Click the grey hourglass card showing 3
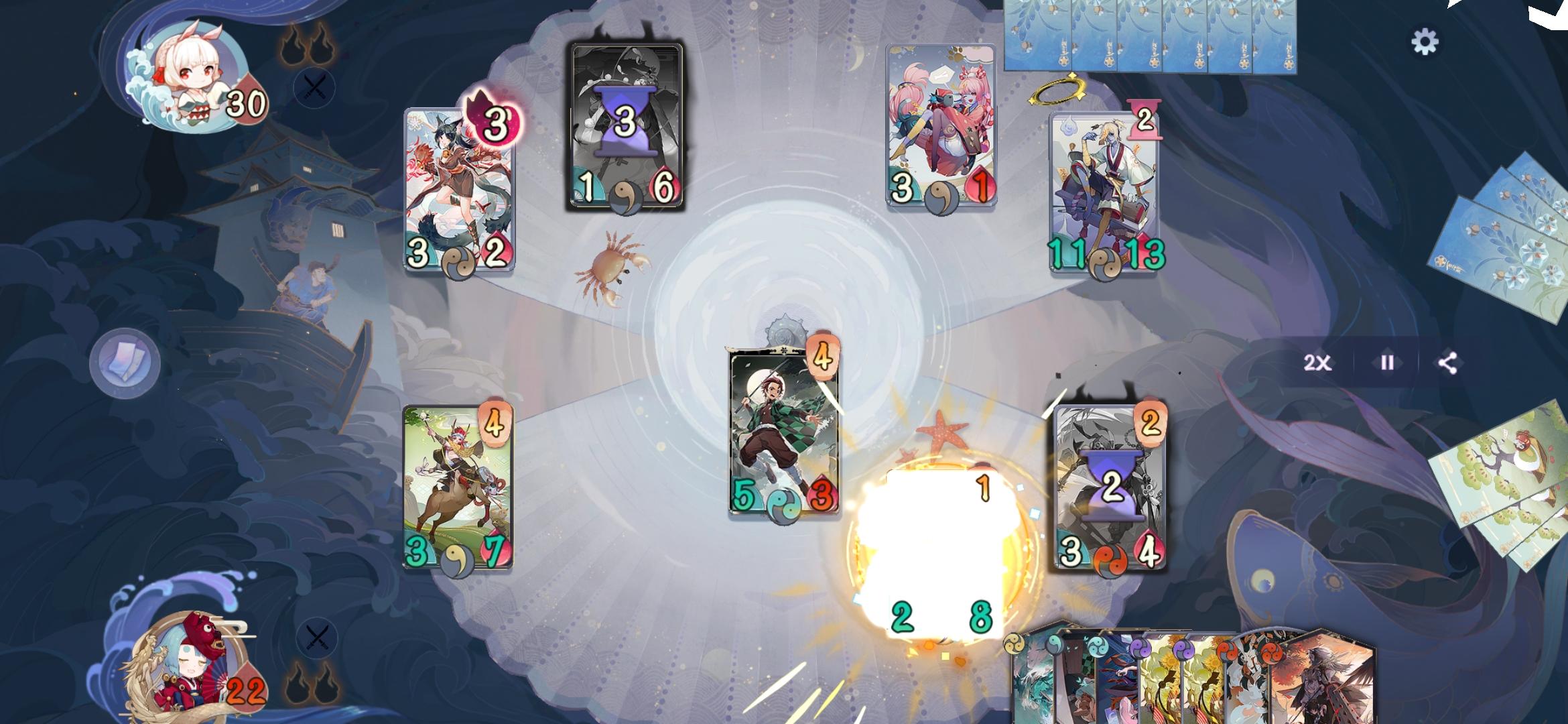Screen dimensions: 1568x724 [x=623, y=124]
